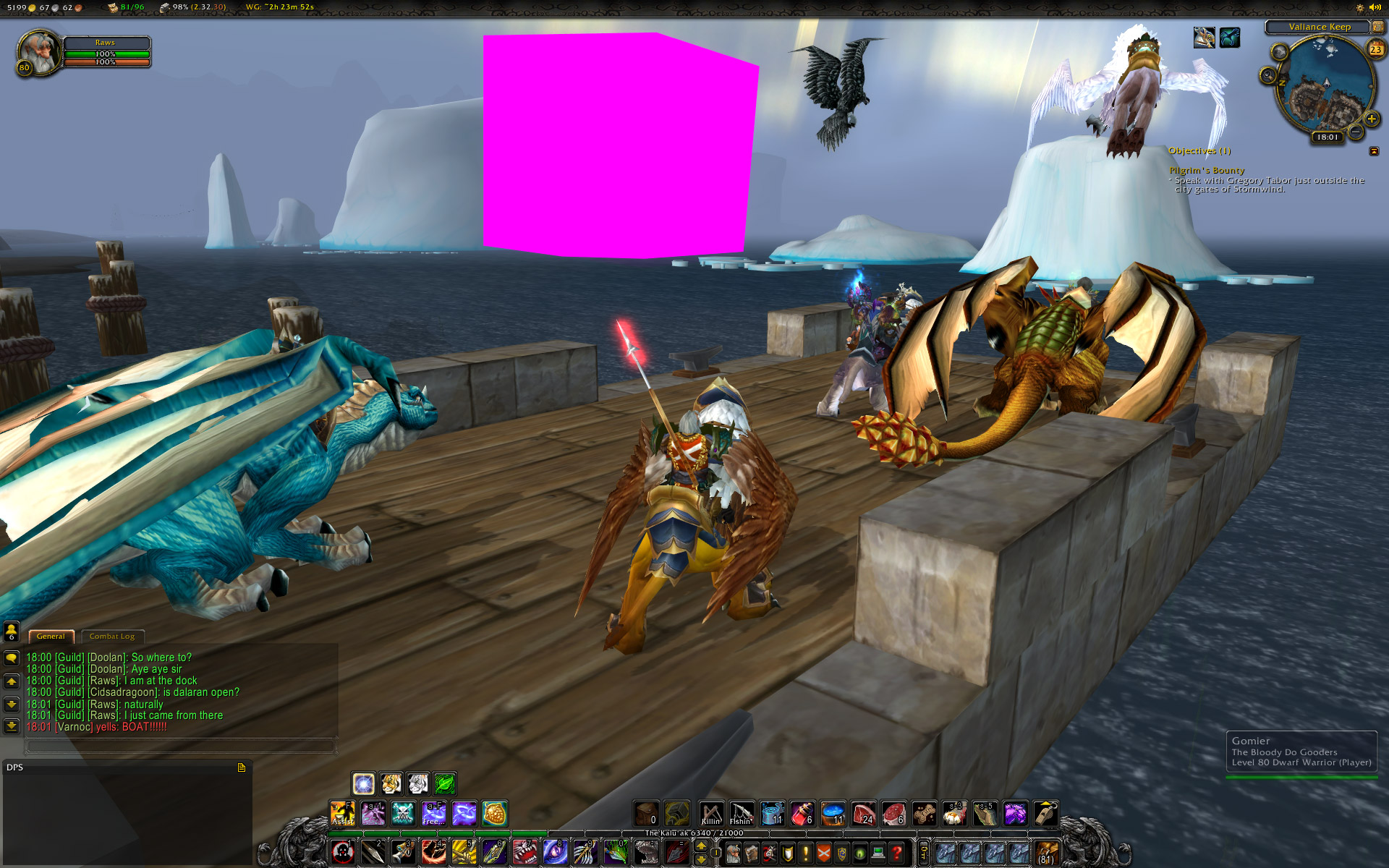The height and width of the screenshot is (868, 1389).
Task: Activate the Assist macro button
Action: tap(342, 814)
